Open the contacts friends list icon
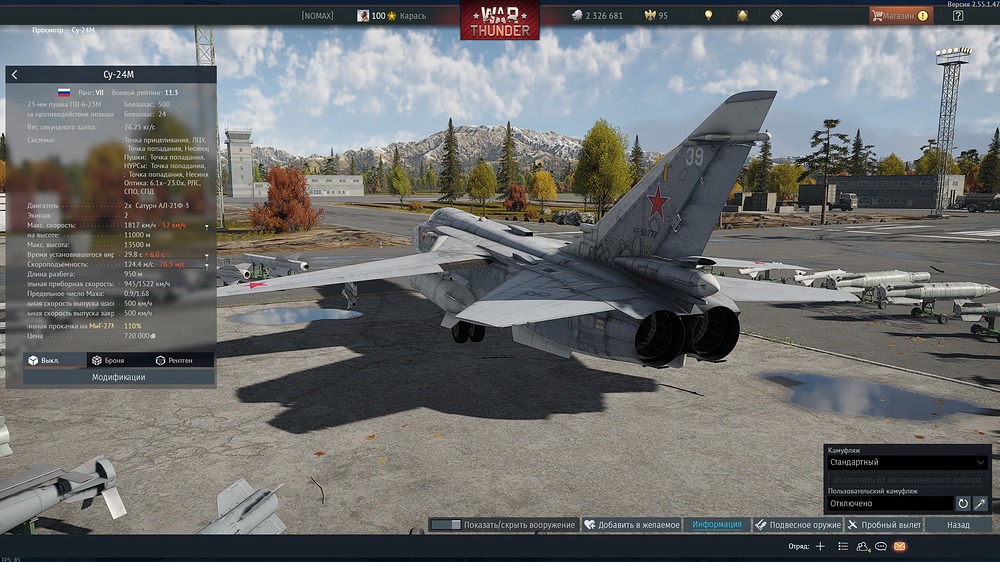Viewport: 1000px width, 562px height. (862, 547)
